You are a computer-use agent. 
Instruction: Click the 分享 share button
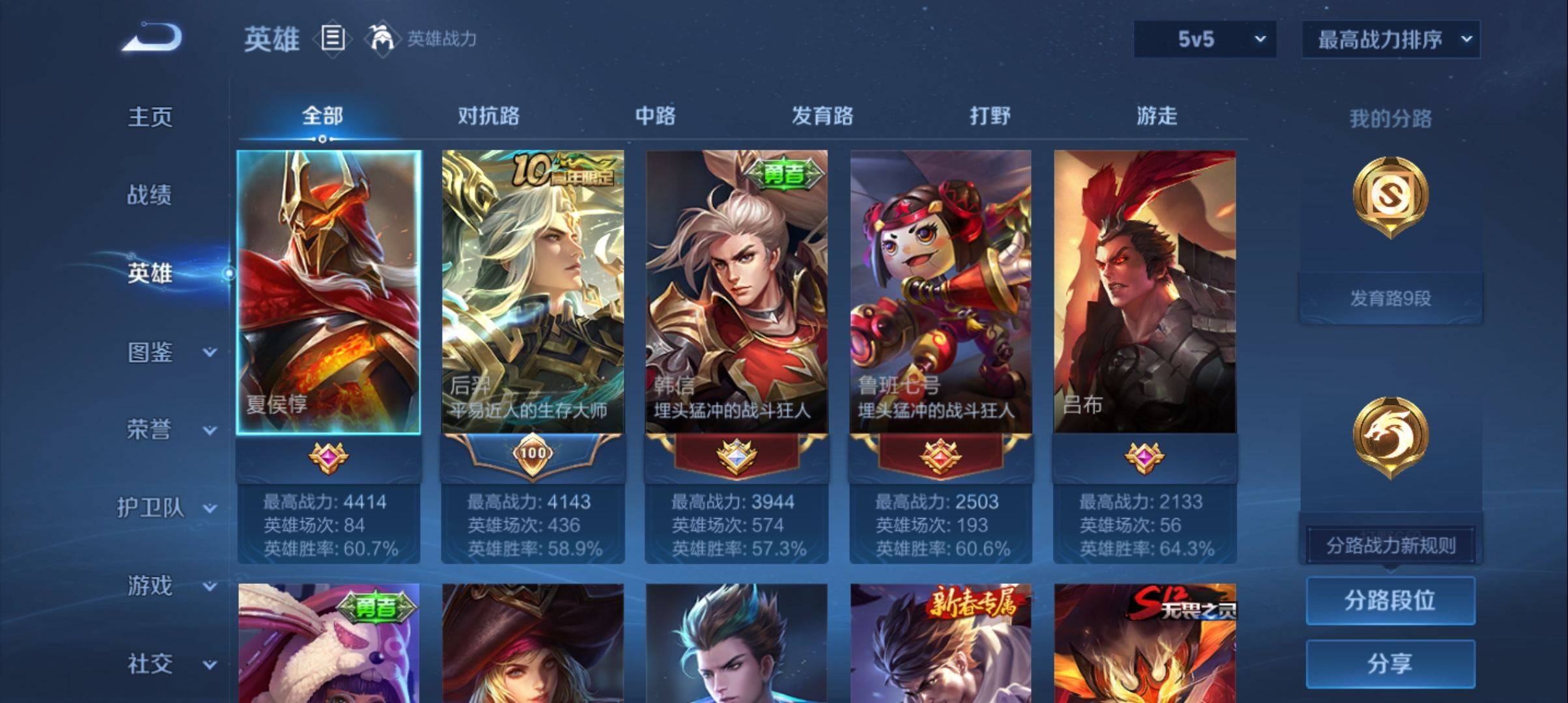tap(1390, 663)
